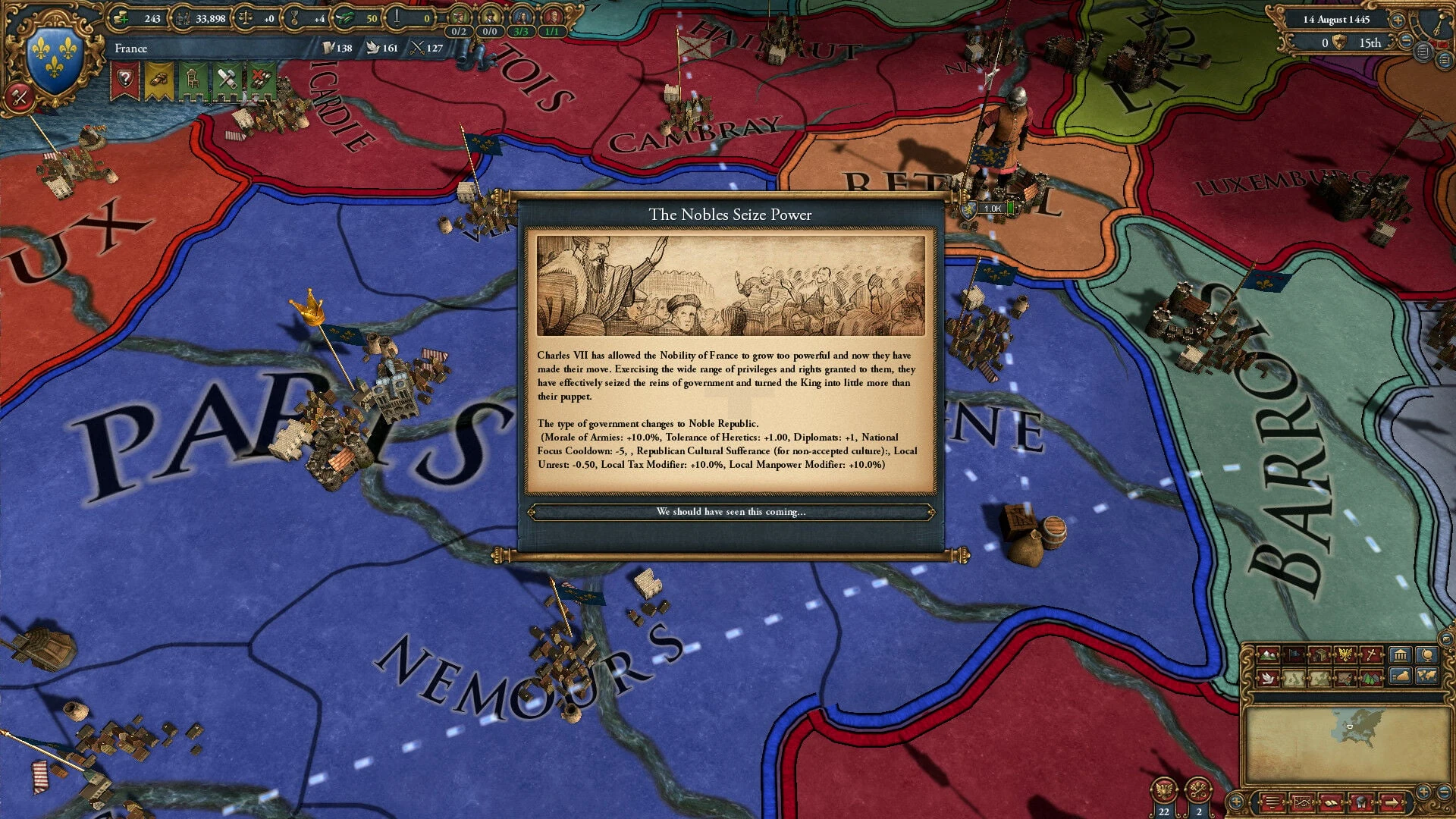Click the treasury ducats icon
The width and height of the screenshot is (1456, 819).
tap(121, 18)
